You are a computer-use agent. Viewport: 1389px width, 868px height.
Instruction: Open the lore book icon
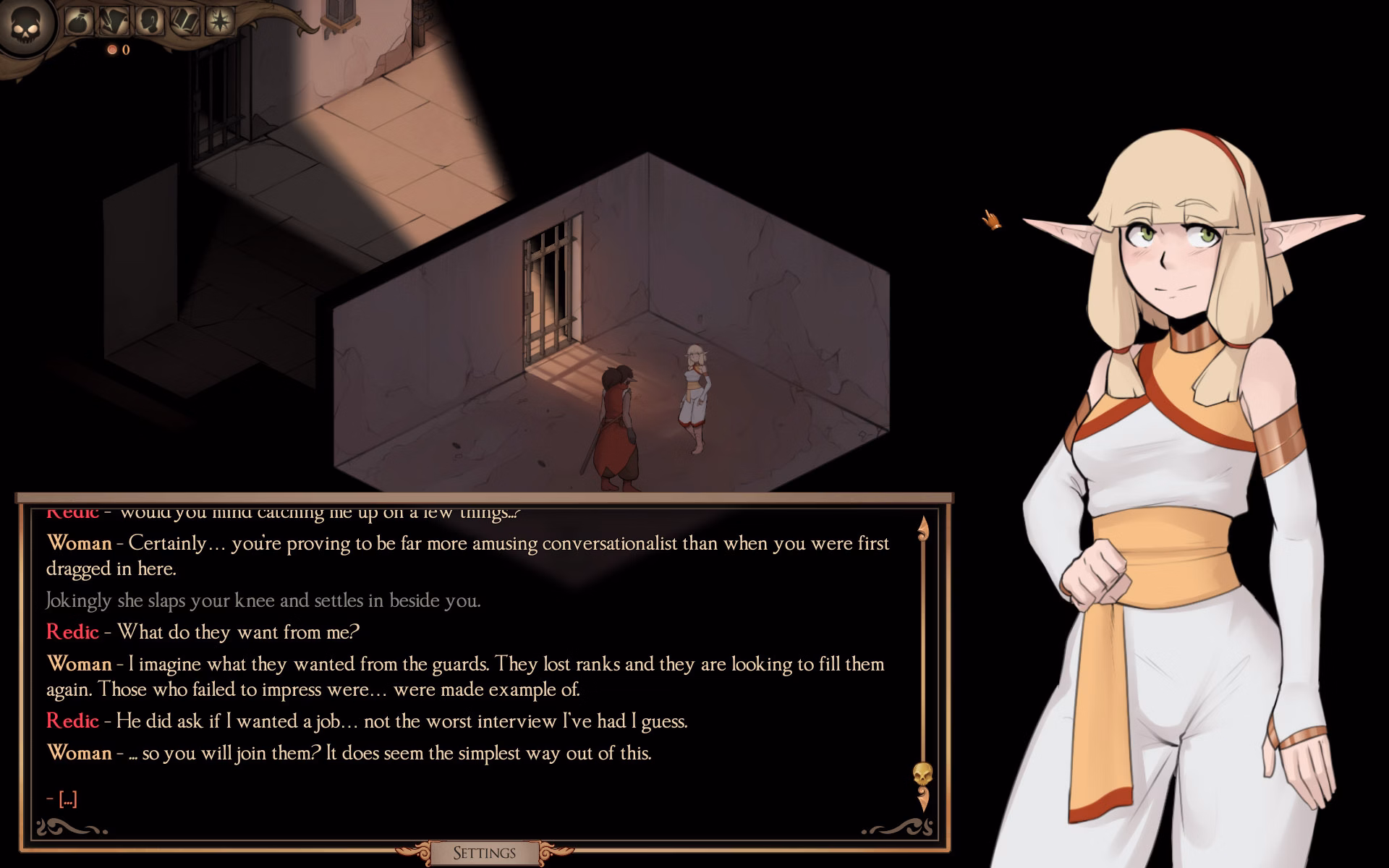pyautogui.click(x=183, y=21)
